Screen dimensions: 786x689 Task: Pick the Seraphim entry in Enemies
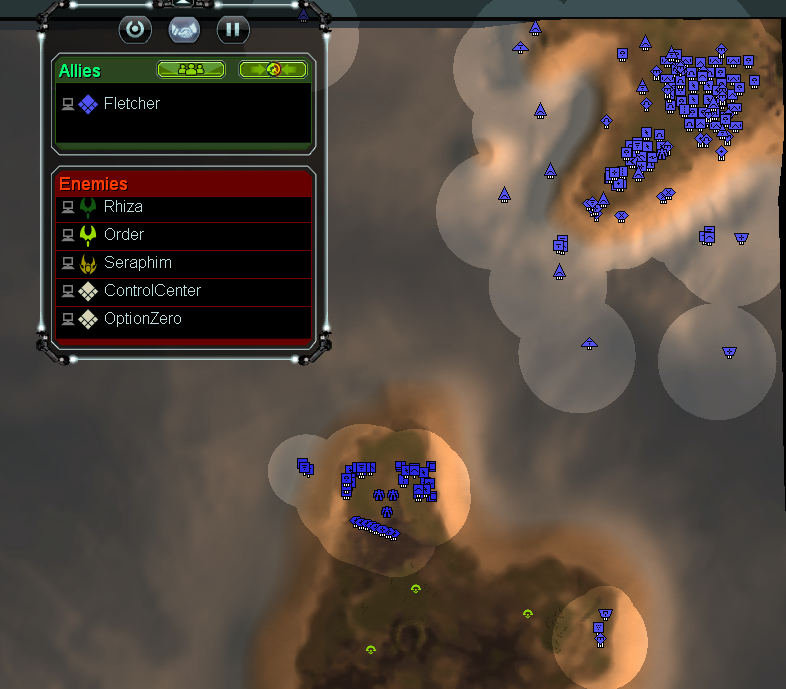tap(137, 263)
